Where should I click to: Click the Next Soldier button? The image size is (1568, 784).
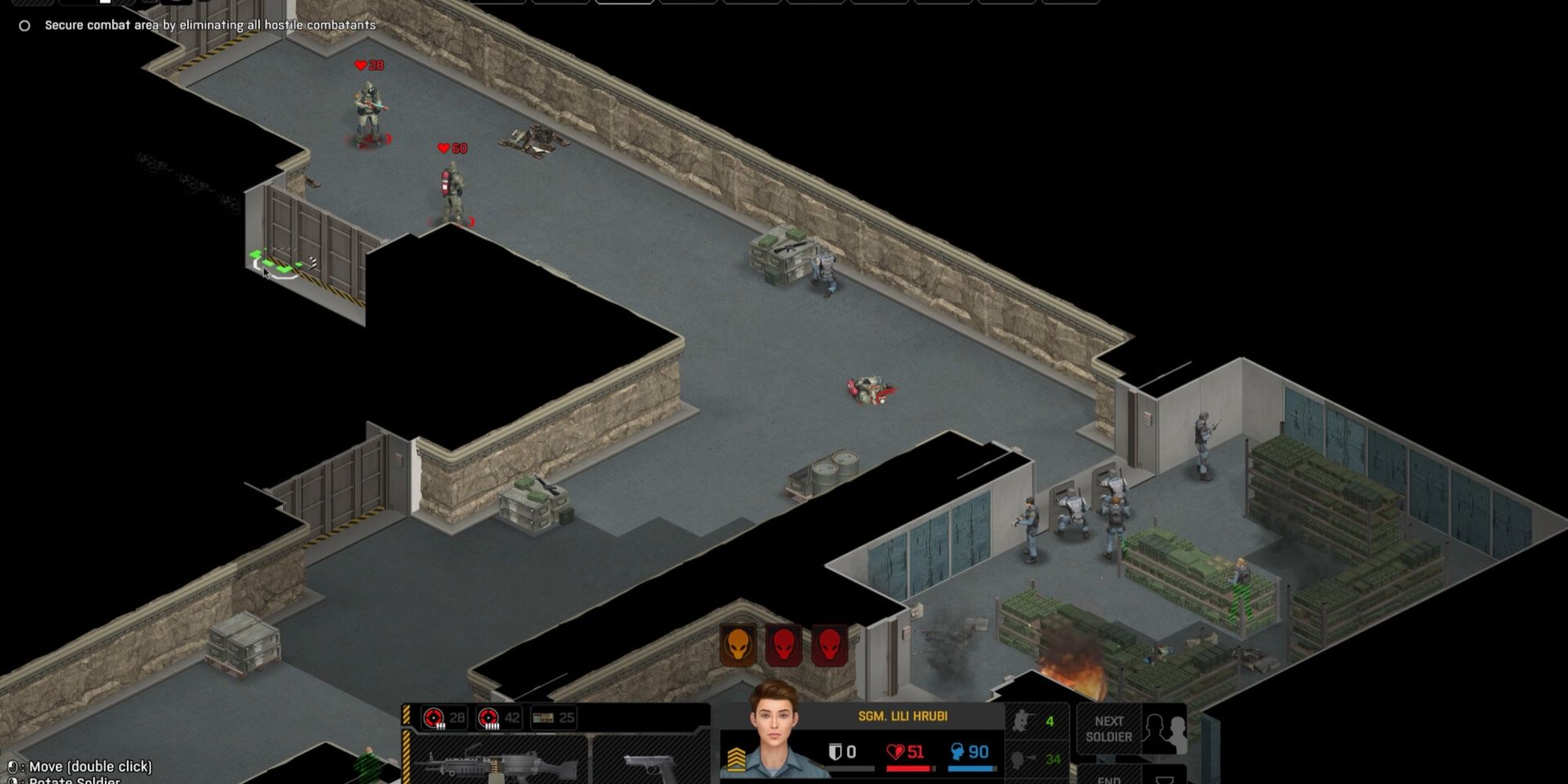[x=1109, y=728]
